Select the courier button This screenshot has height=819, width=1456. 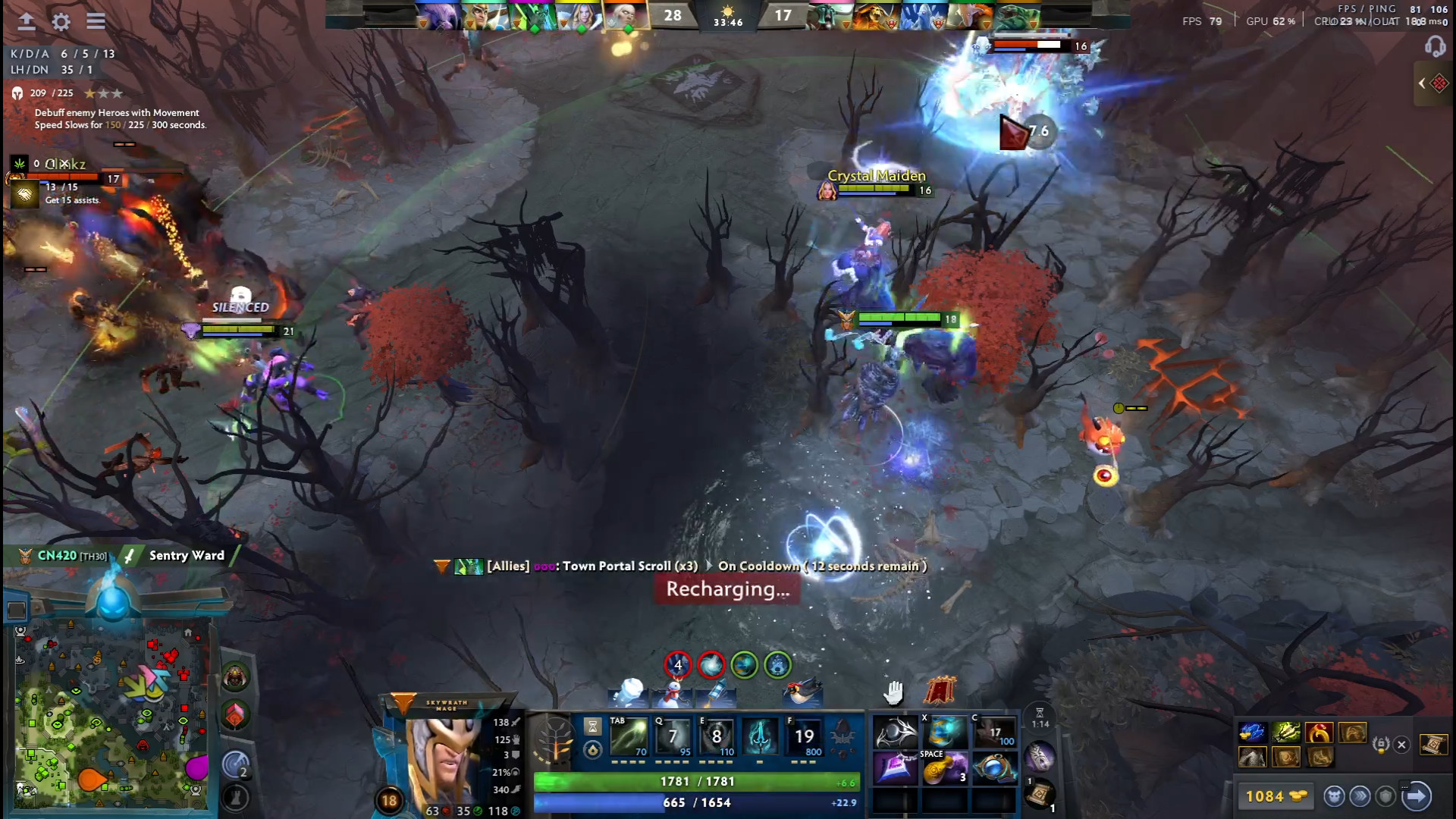[x=1334, y=796]
